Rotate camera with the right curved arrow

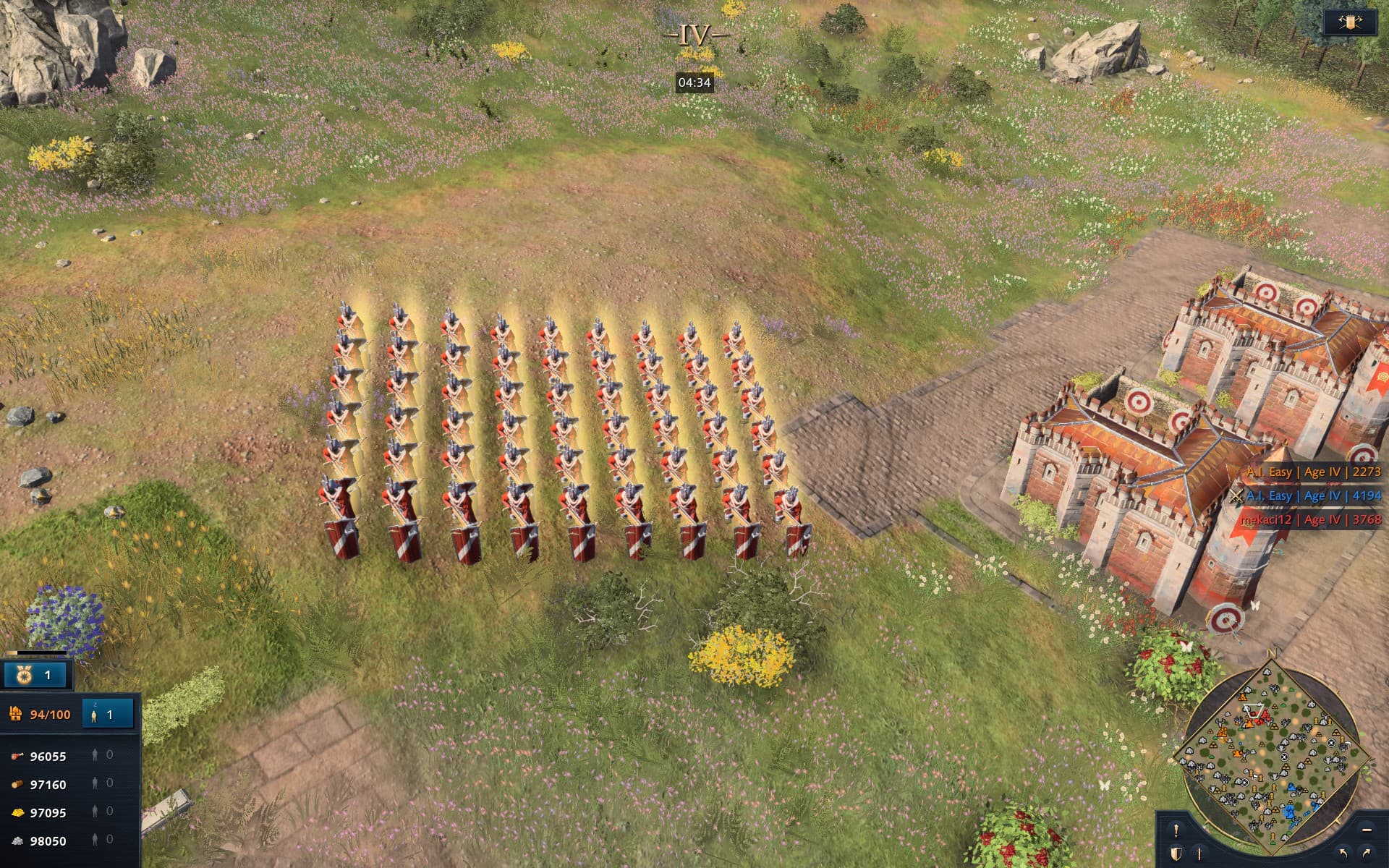(x=1367, y=854)
